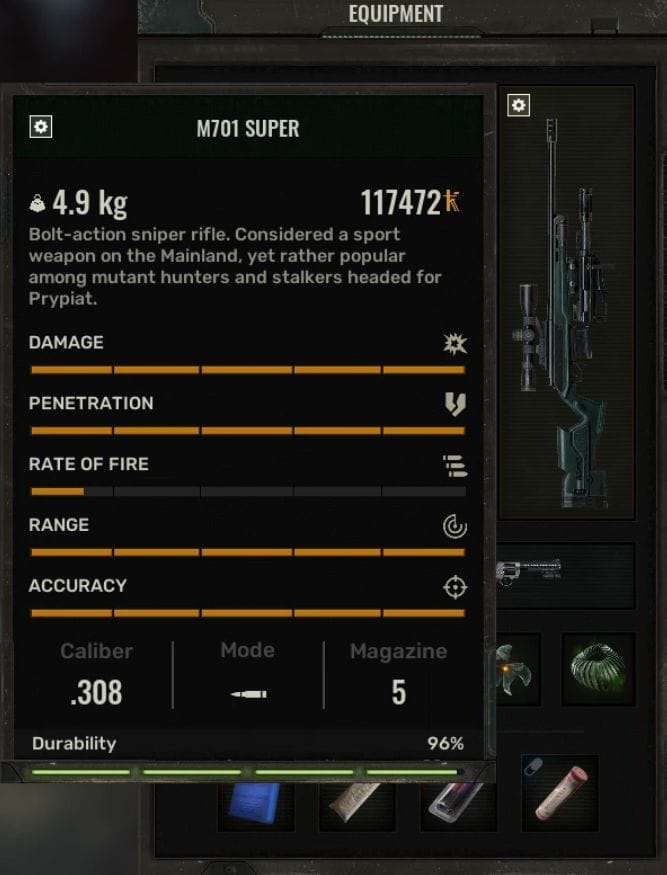667x875 pixels.
Task: Select the green coiled artifact slot
Action: click(598, 667)
